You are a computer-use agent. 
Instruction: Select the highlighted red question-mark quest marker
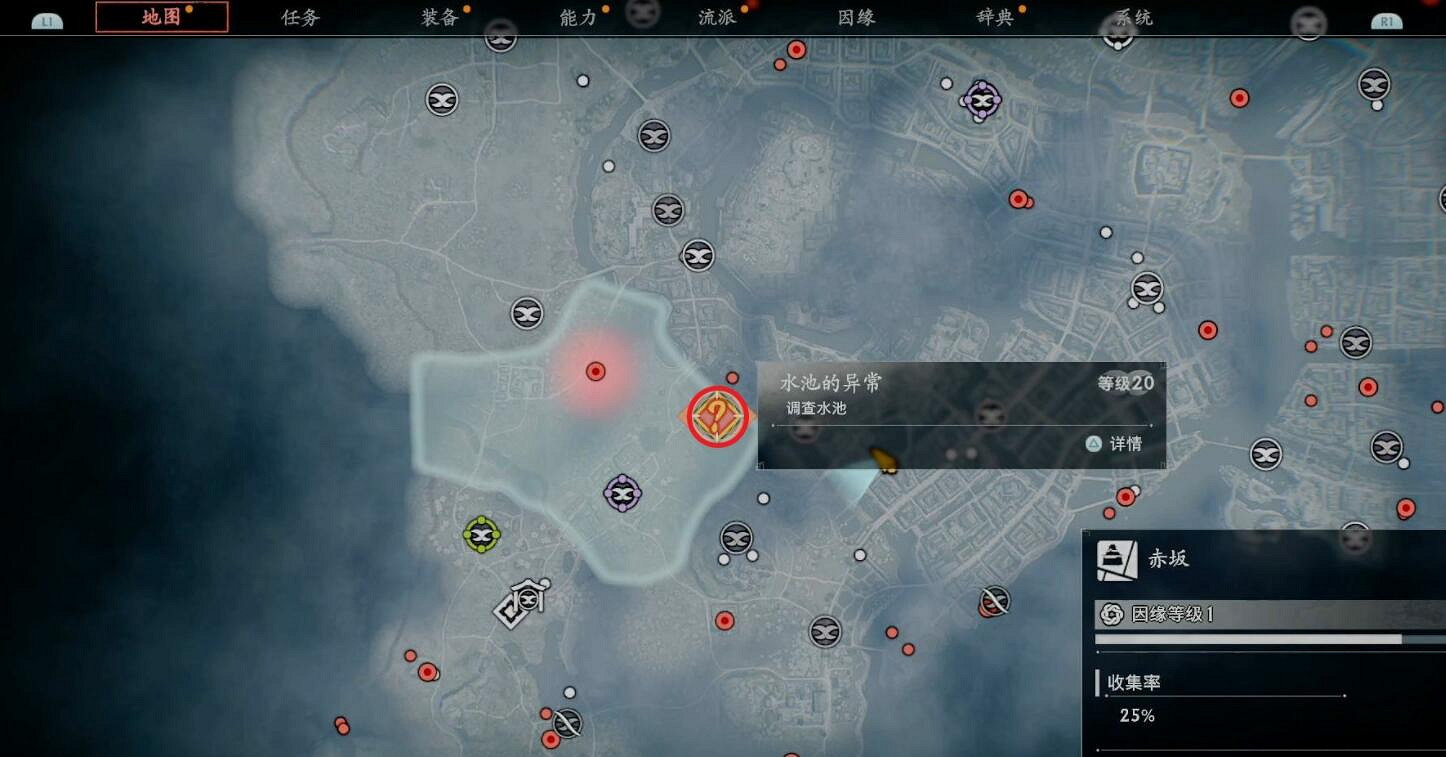717,418
